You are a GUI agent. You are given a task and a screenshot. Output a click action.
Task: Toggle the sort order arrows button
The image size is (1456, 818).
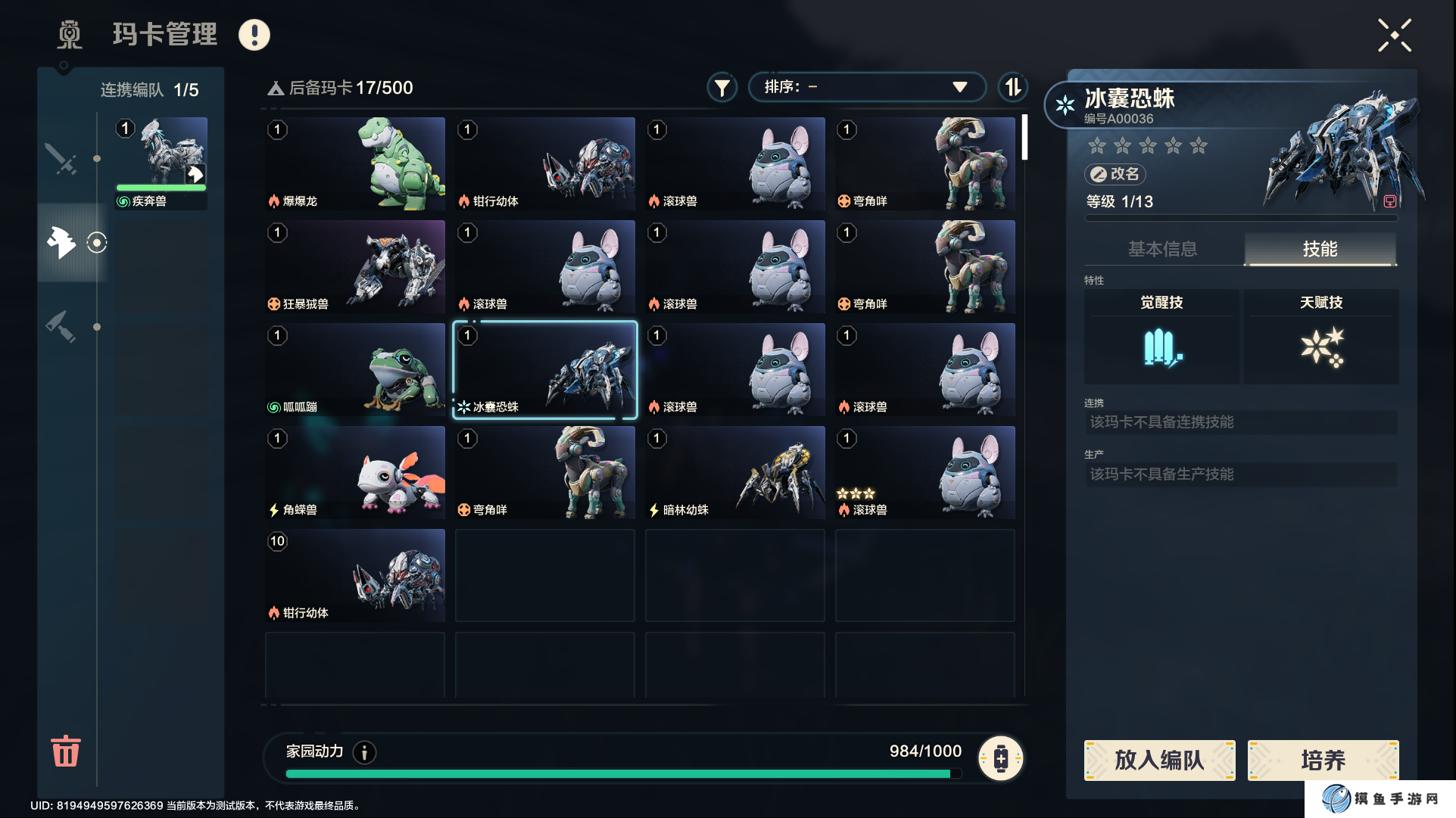[x=1012, y=87]
